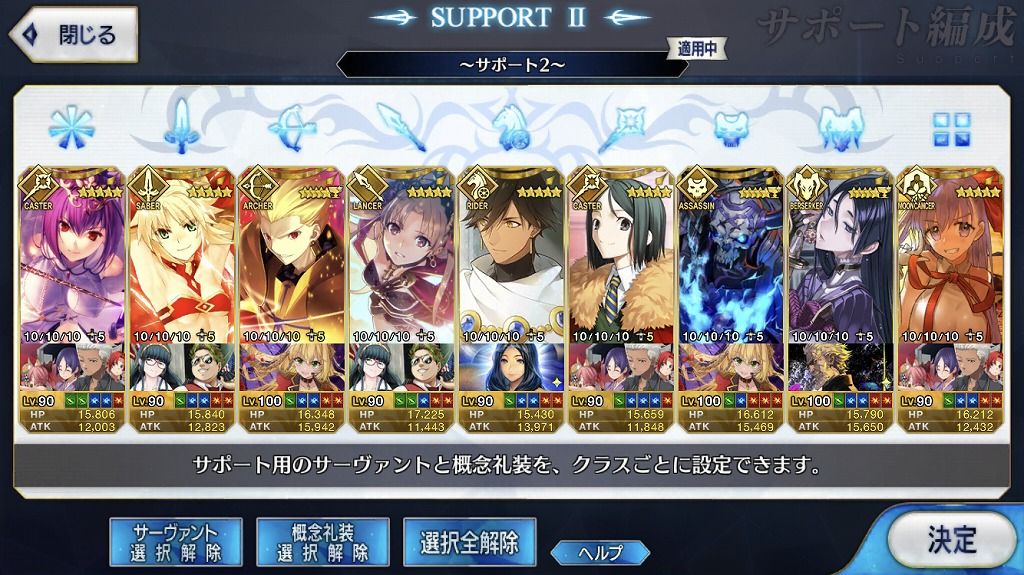Select the Moon Cancer servant card
1024x575 pixels.
tap(952, 290)
